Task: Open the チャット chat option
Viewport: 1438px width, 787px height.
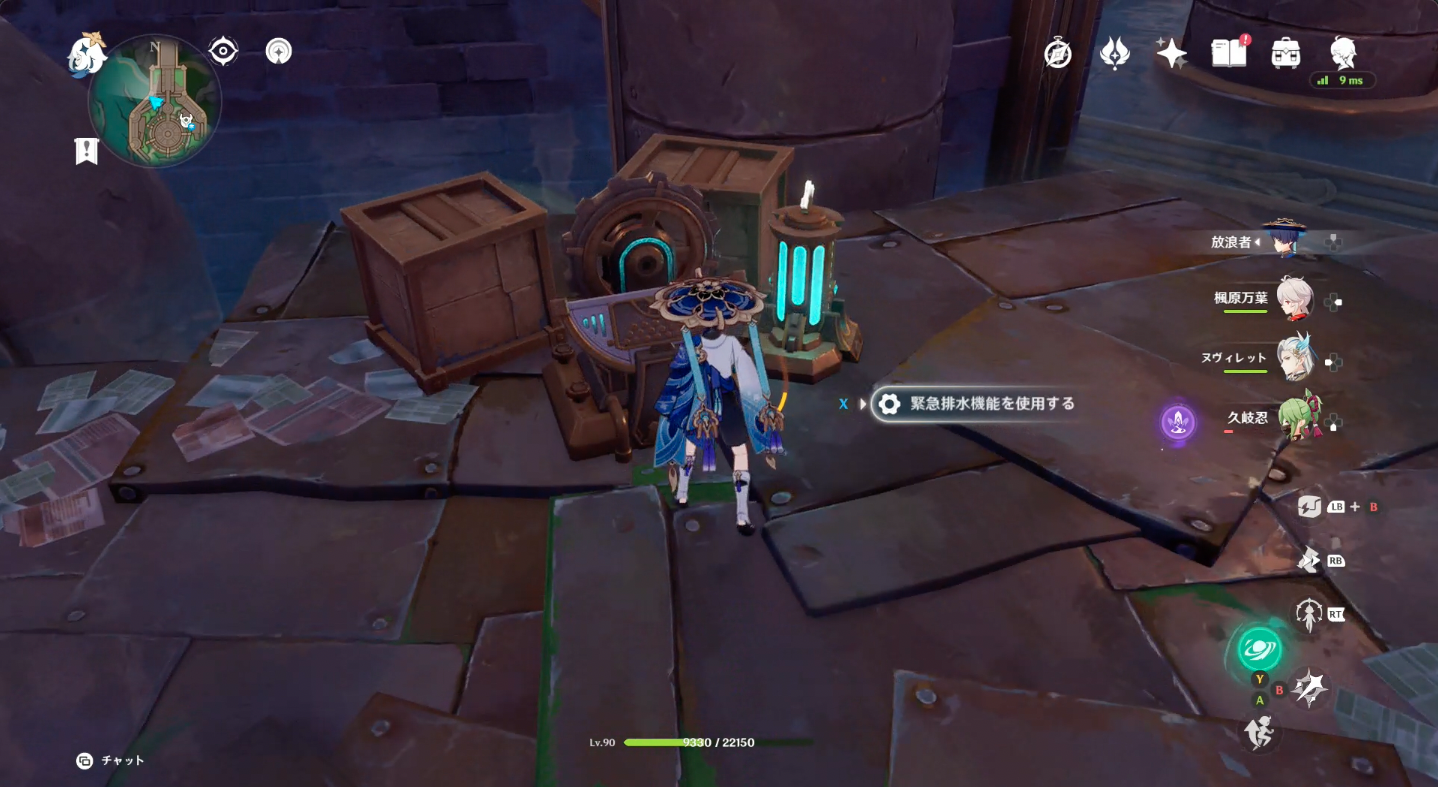Action: pos(107,760)
